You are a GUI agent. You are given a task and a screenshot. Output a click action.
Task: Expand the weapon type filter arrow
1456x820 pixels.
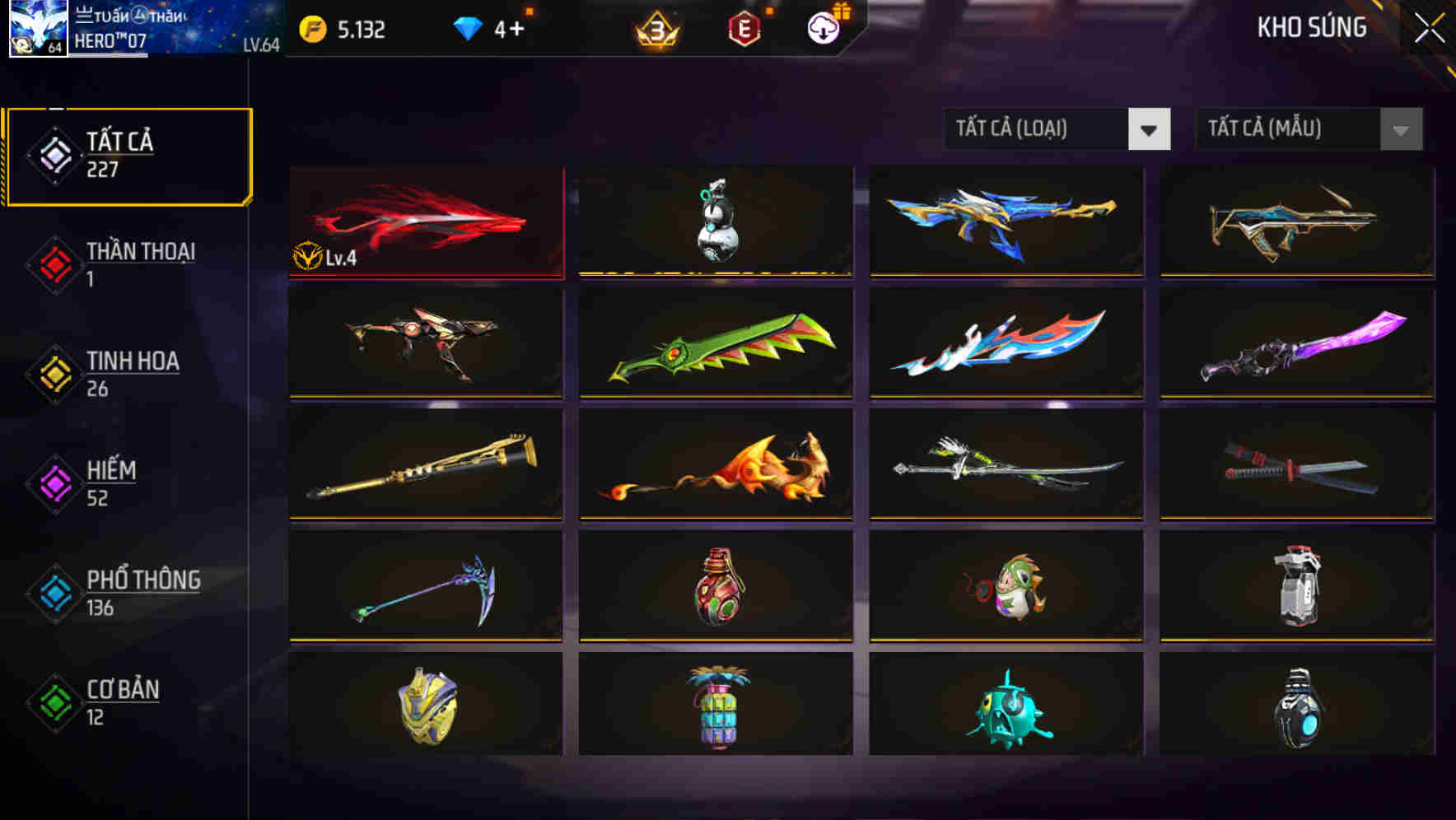coord(1150,130)
